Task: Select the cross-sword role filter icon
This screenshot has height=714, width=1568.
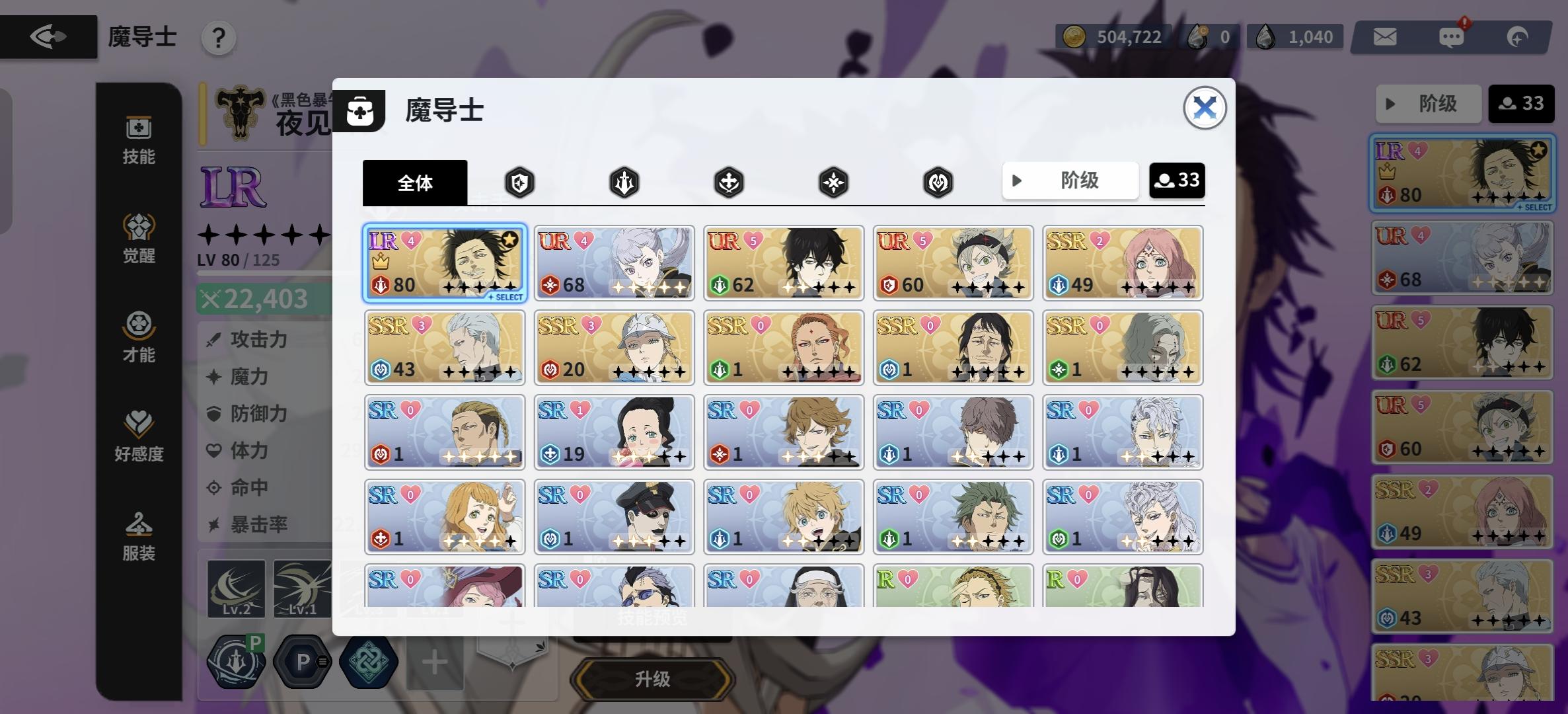Action: click(x=729, y=182)
